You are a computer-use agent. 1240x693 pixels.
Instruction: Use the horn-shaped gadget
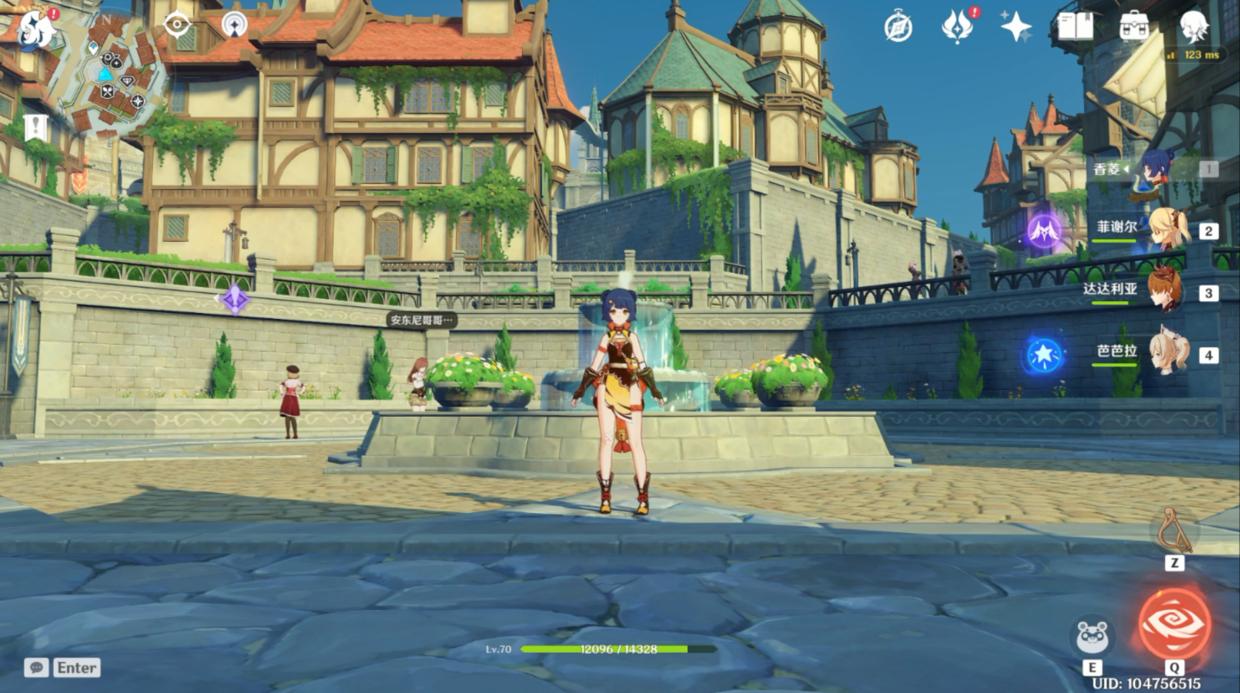coord(1175,531)
